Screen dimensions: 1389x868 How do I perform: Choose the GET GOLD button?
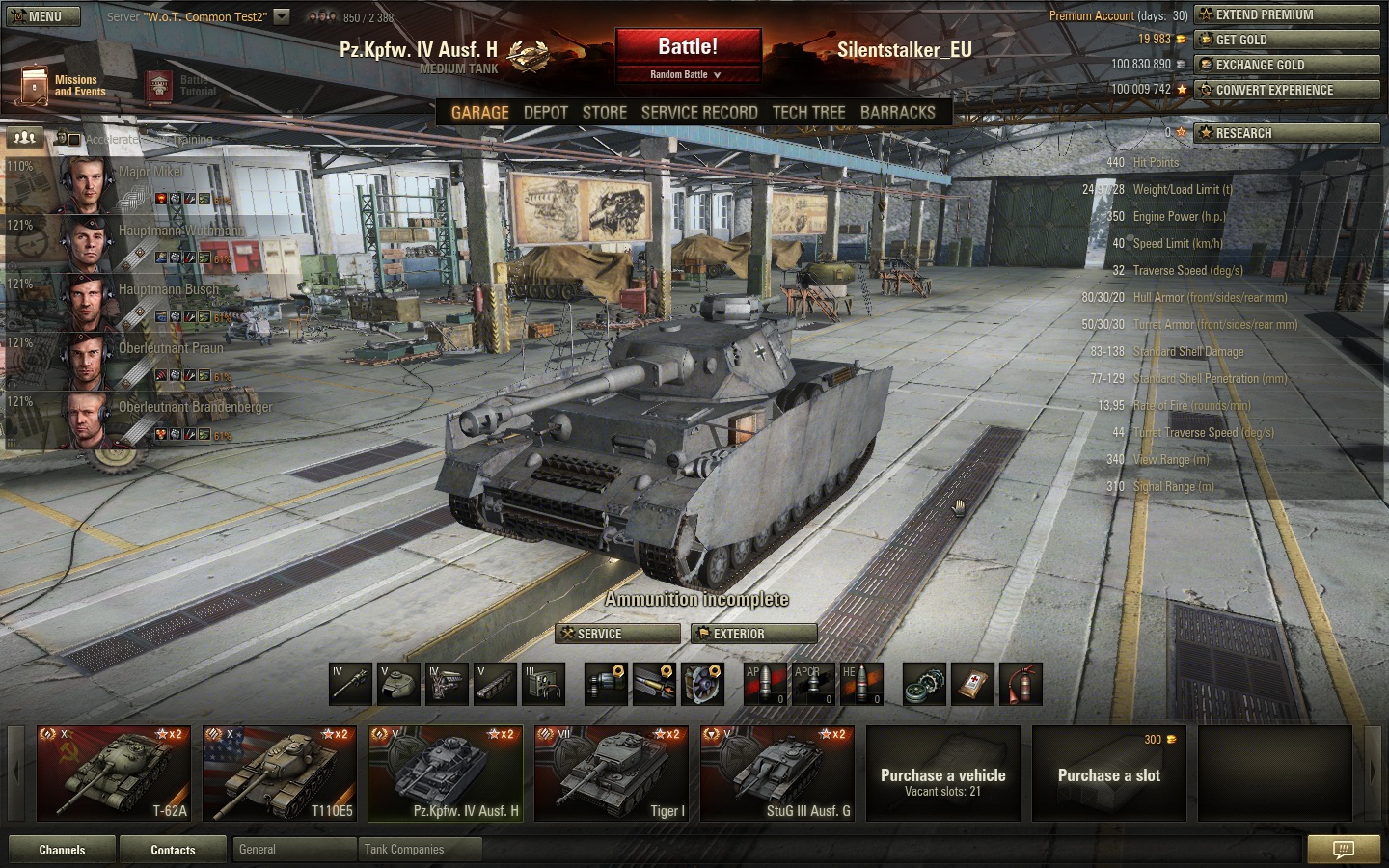tap(1287, 40)
